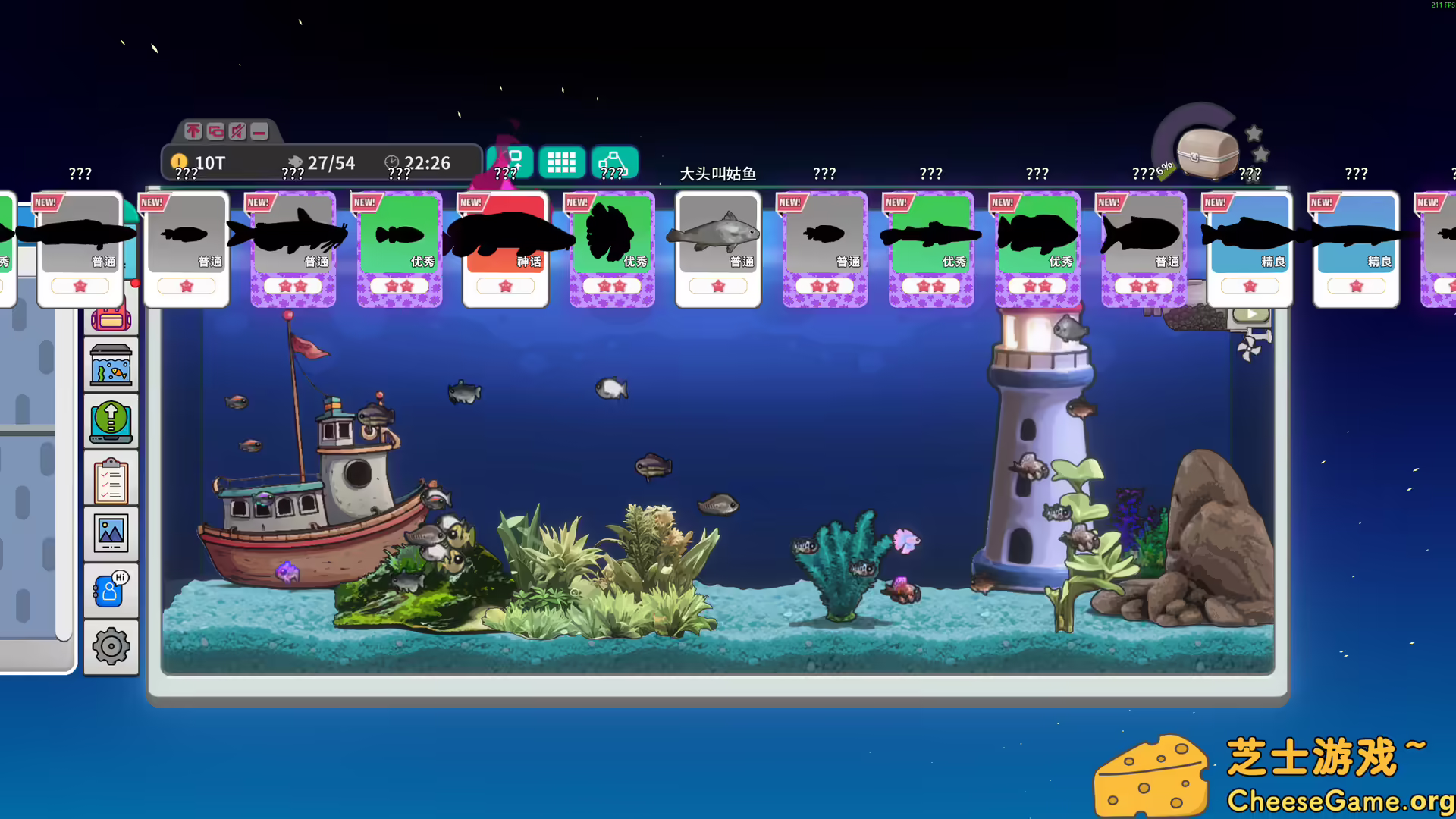Viewport: 1456px width, 819px height.
Task: Open the settings gear icon
Action: 111,647
